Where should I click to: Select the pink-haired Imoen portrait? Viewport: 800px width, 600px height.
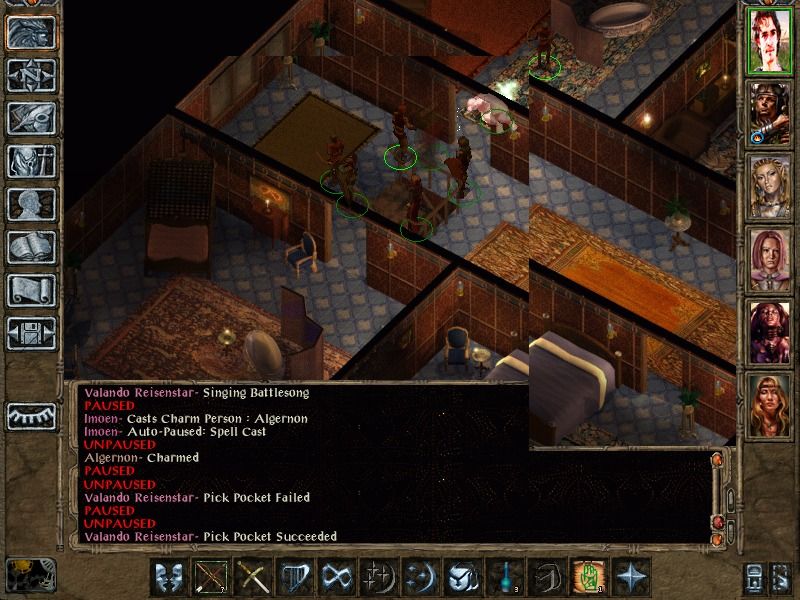[768, 261]
